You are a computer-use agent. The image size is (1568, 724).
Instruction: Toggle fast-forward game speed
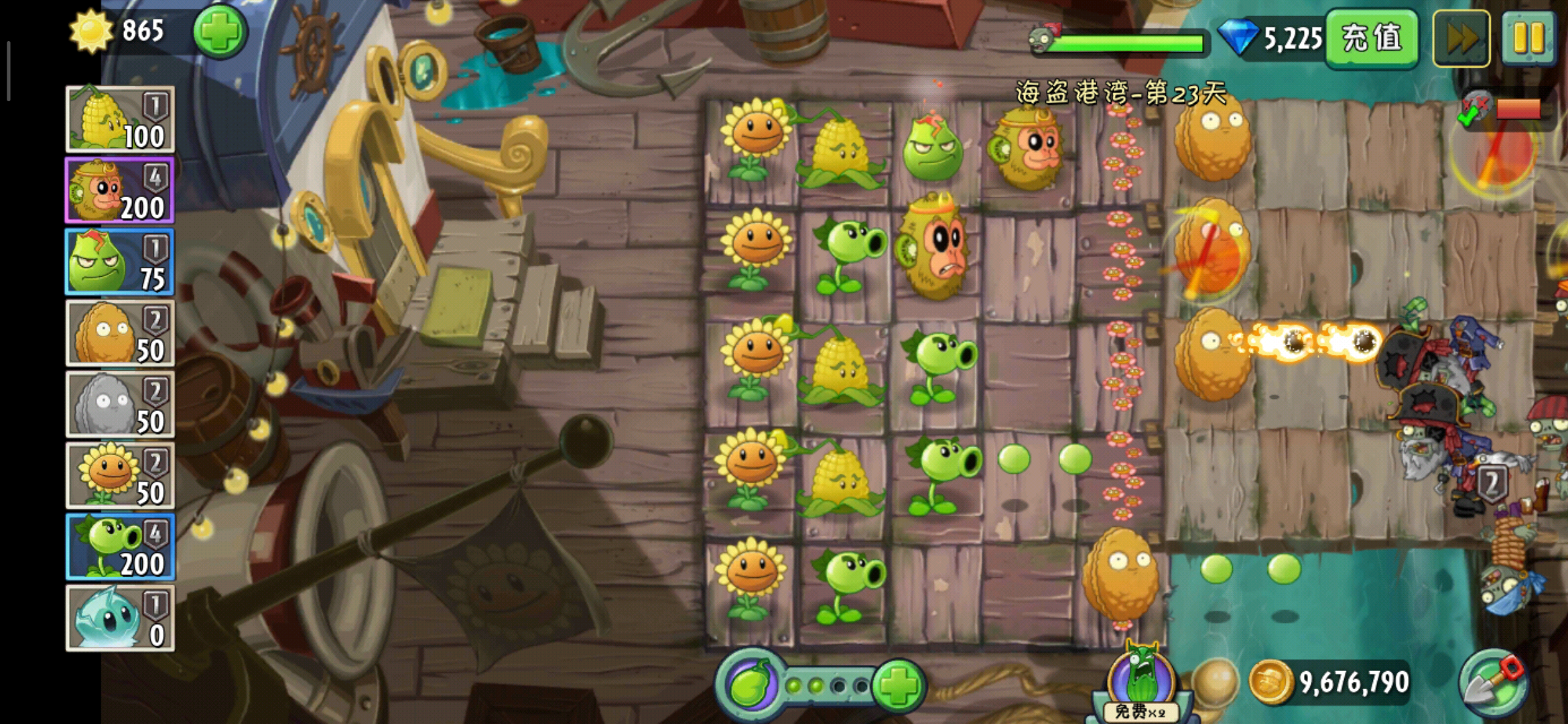coord(1461,38)
